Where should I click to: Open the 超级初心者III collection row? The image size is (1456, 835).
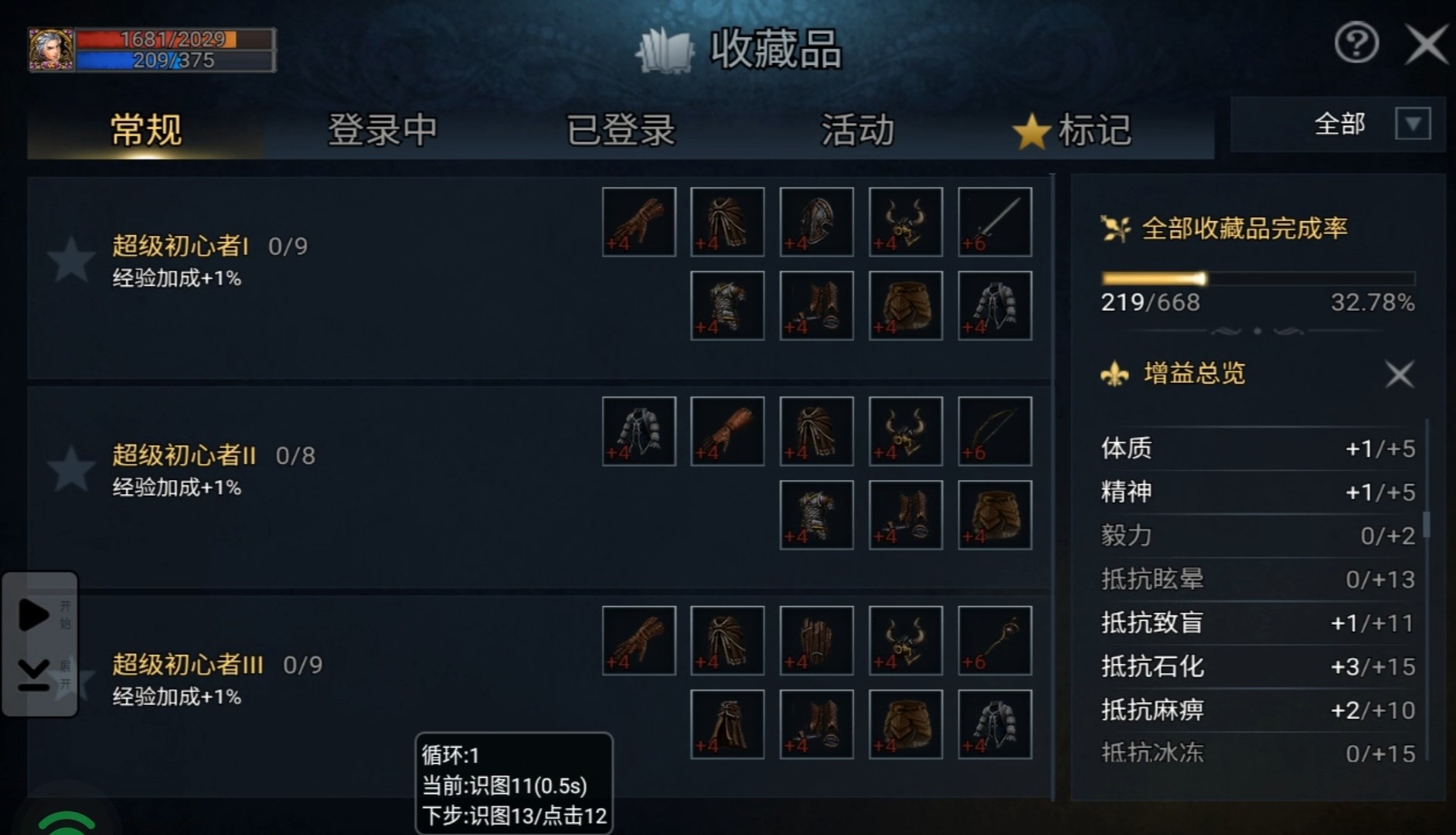(188, 665)
